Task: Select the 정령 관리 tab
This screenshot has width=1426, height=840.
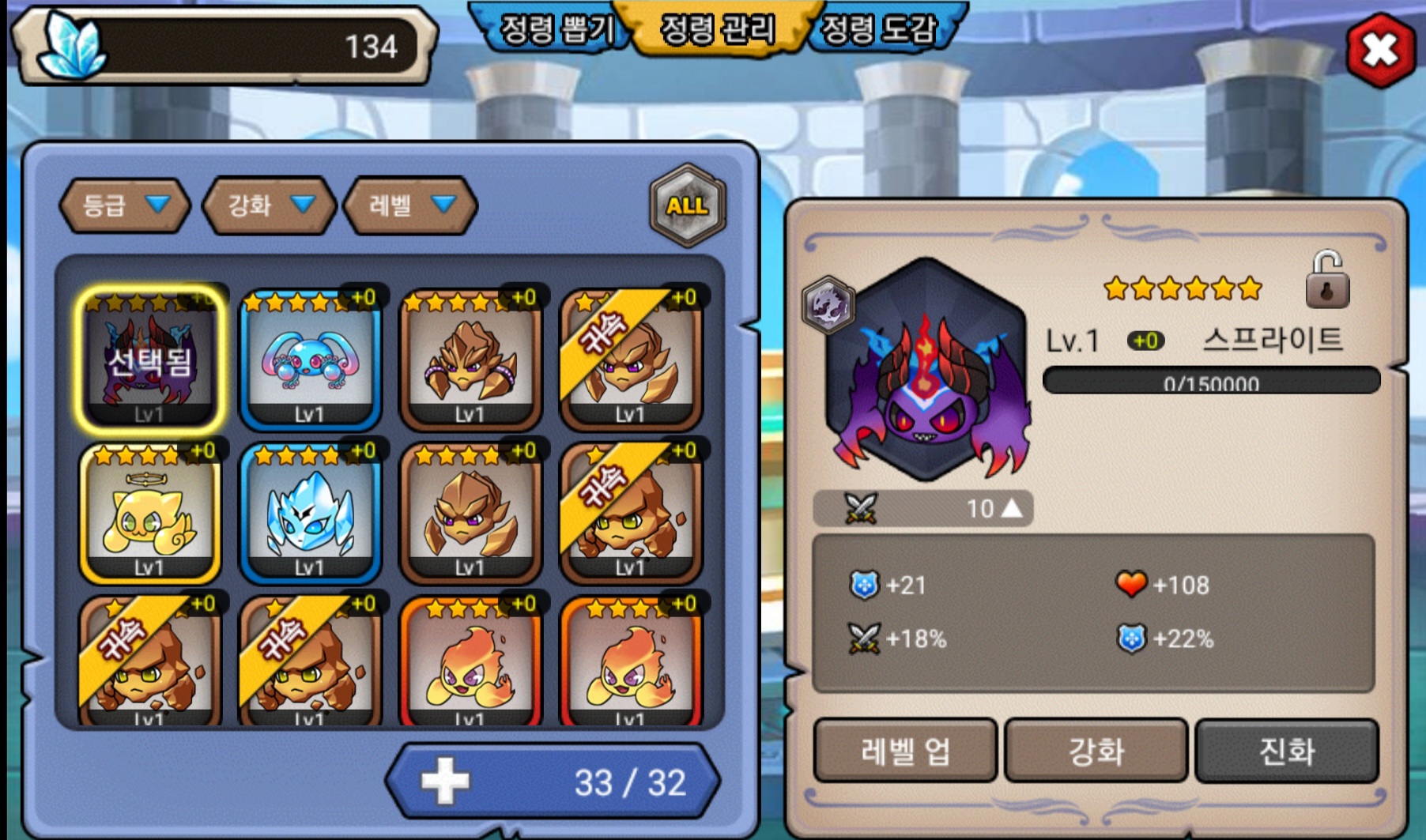Action: pyautogui.click(x=718, y=30)
